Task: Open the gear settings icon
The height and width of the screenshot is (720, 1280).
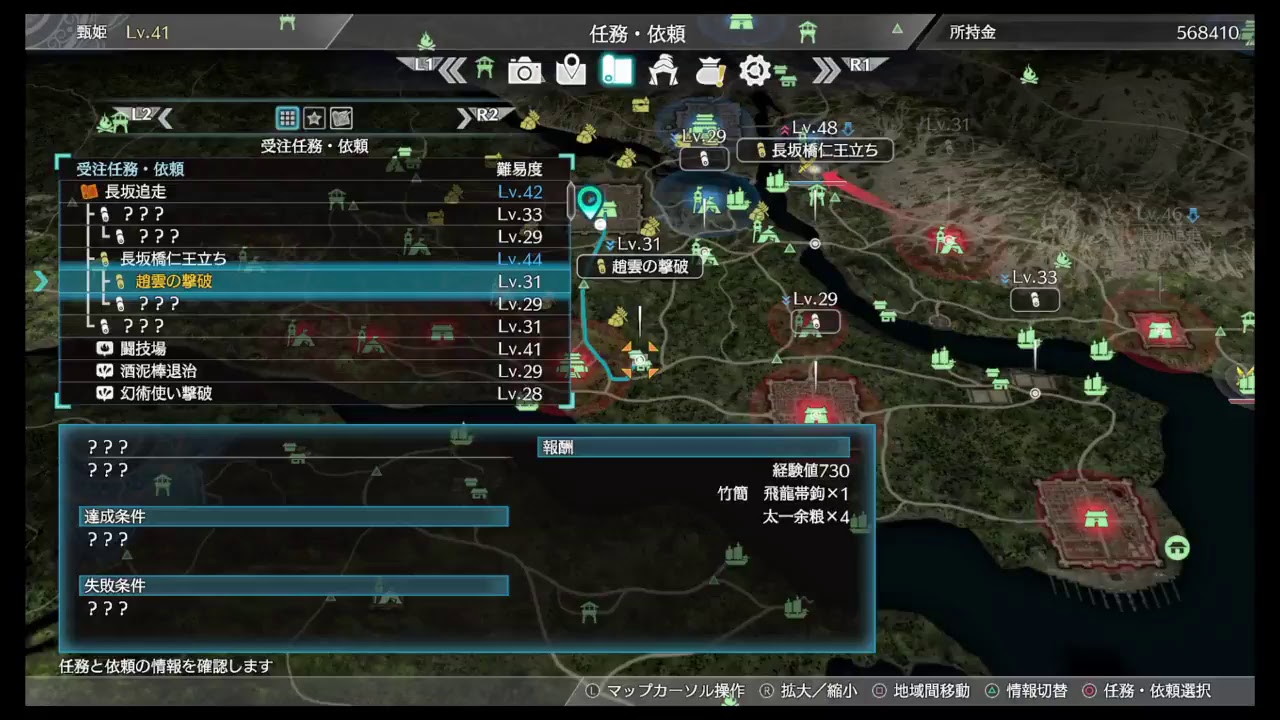Action: coord(755,71)
